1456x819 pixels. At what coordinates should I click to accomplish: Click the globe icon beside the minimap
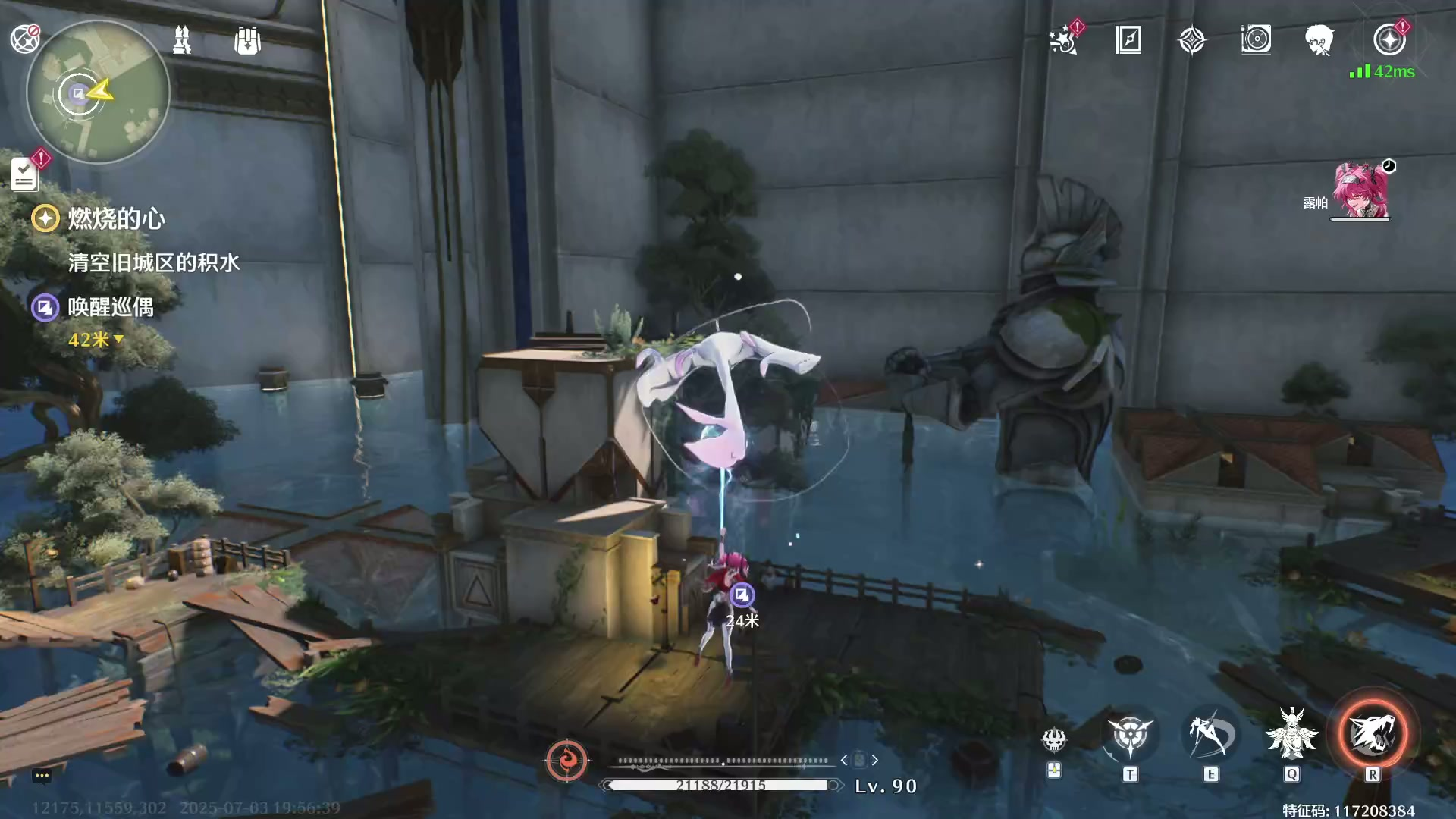[x=24, y=39]
